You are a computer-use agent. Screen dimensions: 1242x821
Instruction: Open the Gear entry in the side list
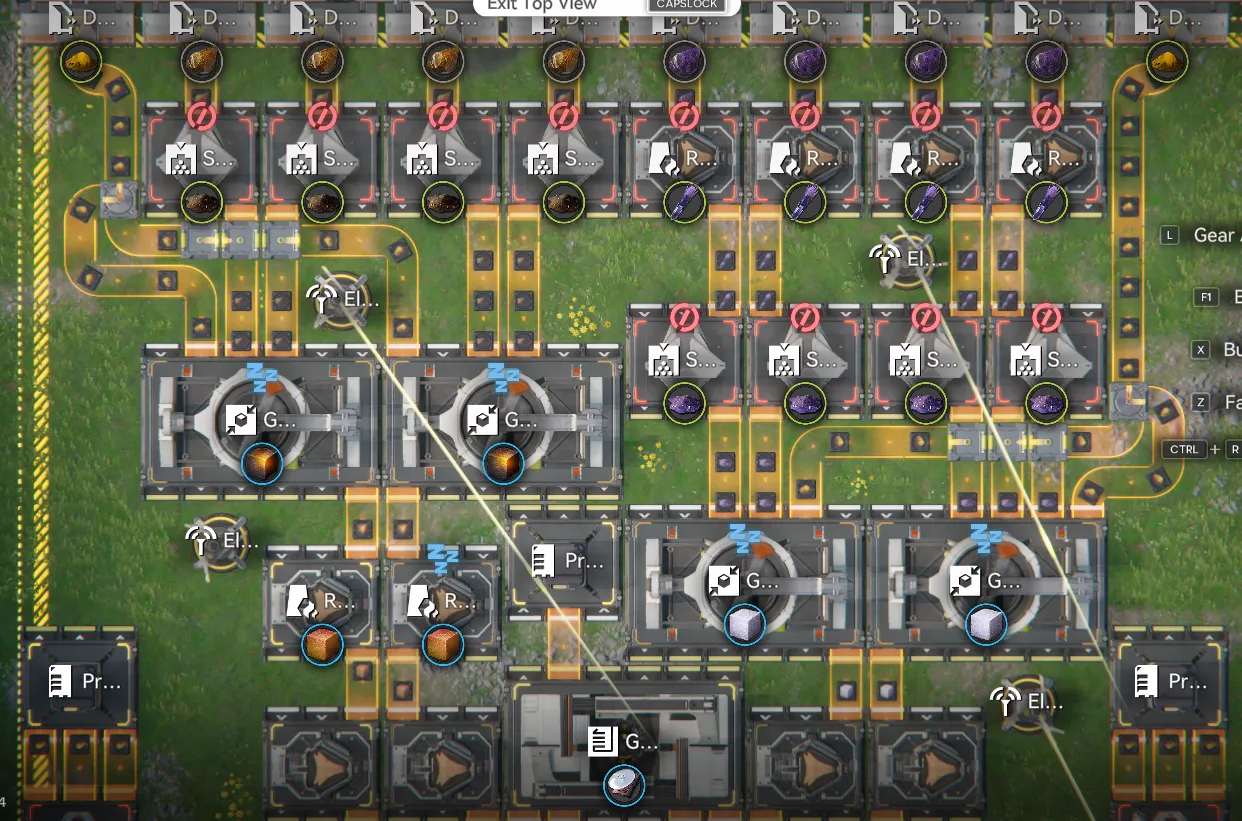point(1212,235)
